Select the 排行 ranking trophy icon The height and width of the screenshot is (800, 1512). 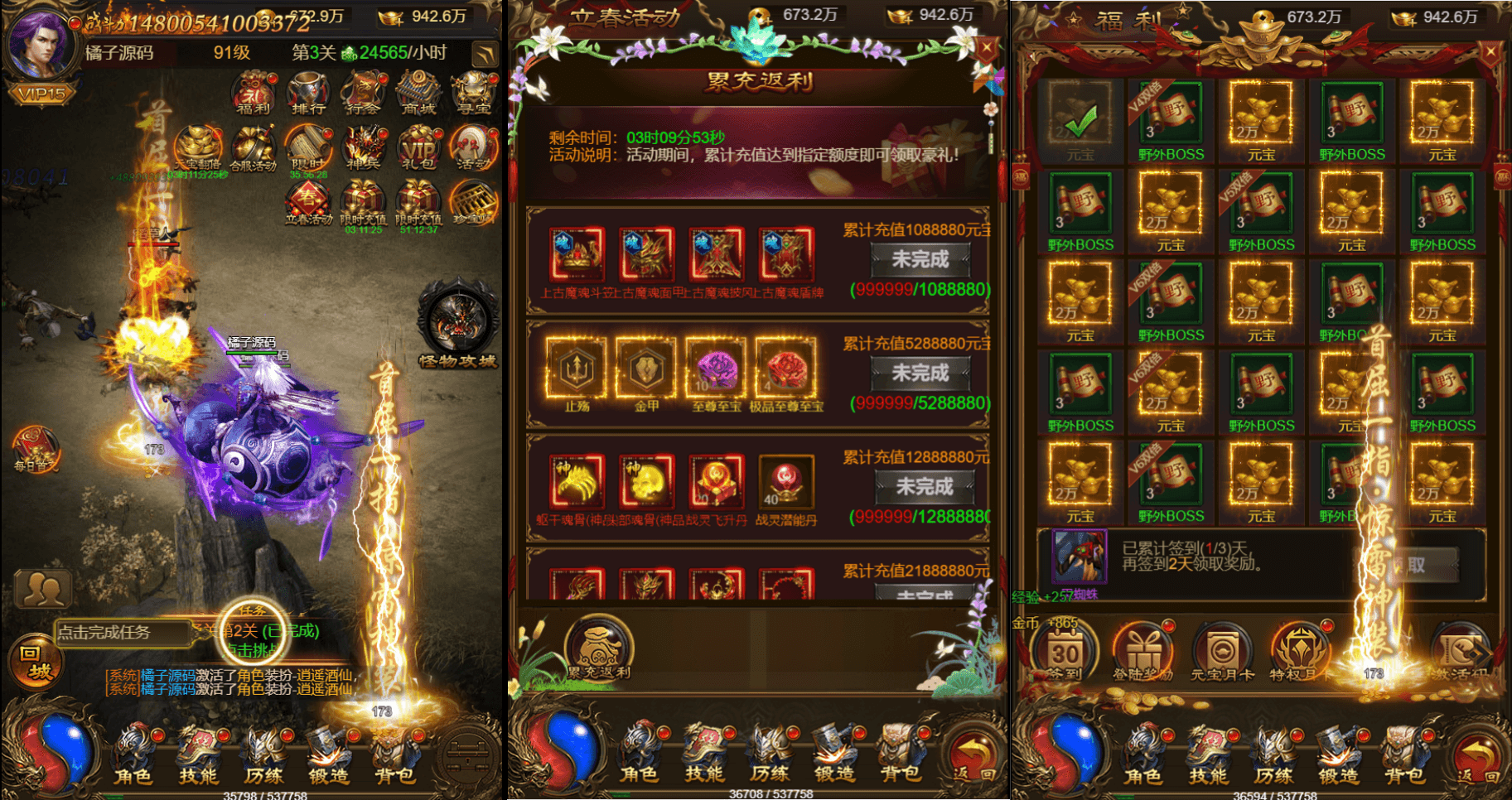pos(307,93)
